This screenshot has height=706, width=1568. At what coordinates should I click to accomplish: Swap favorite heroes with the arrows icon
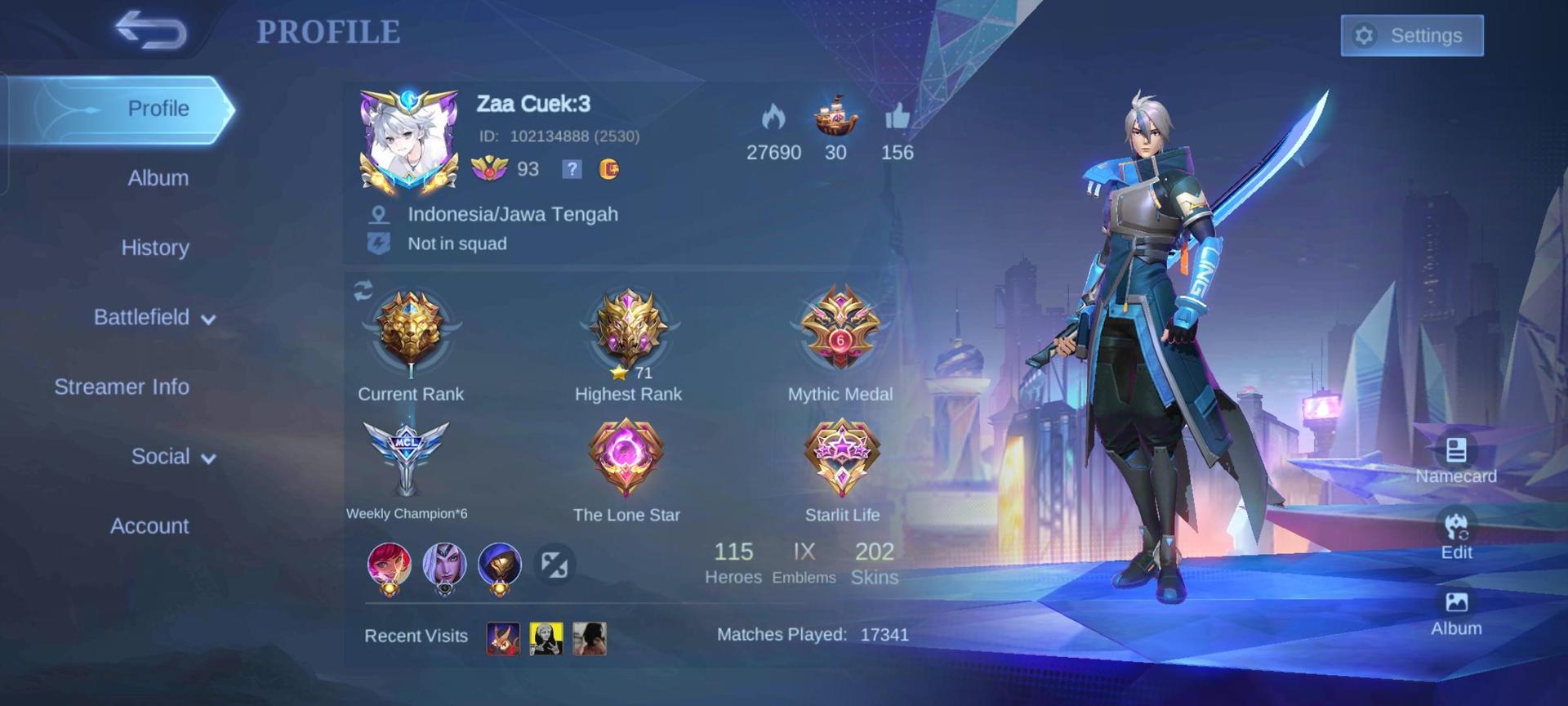(x=555, y=564)
